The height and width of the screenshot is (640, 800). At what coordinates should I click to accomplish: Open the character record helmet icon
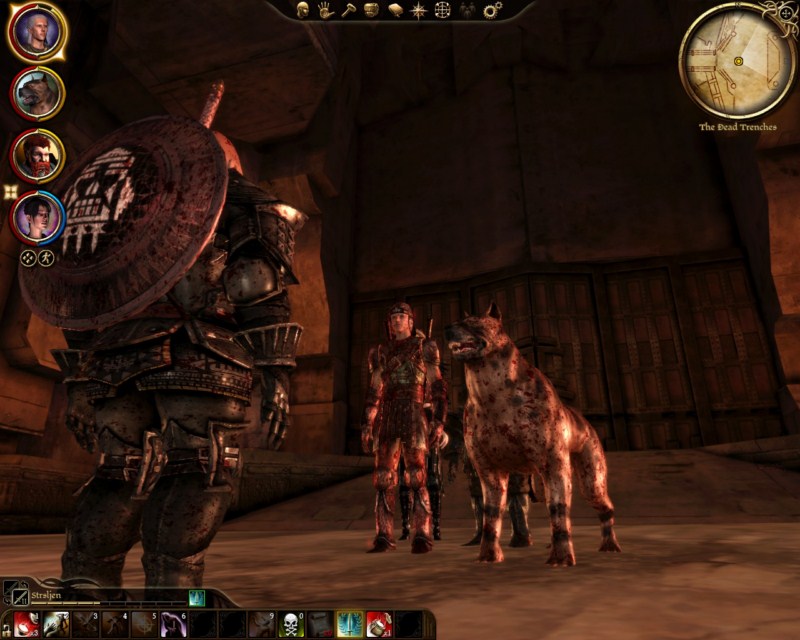point(303,10)
